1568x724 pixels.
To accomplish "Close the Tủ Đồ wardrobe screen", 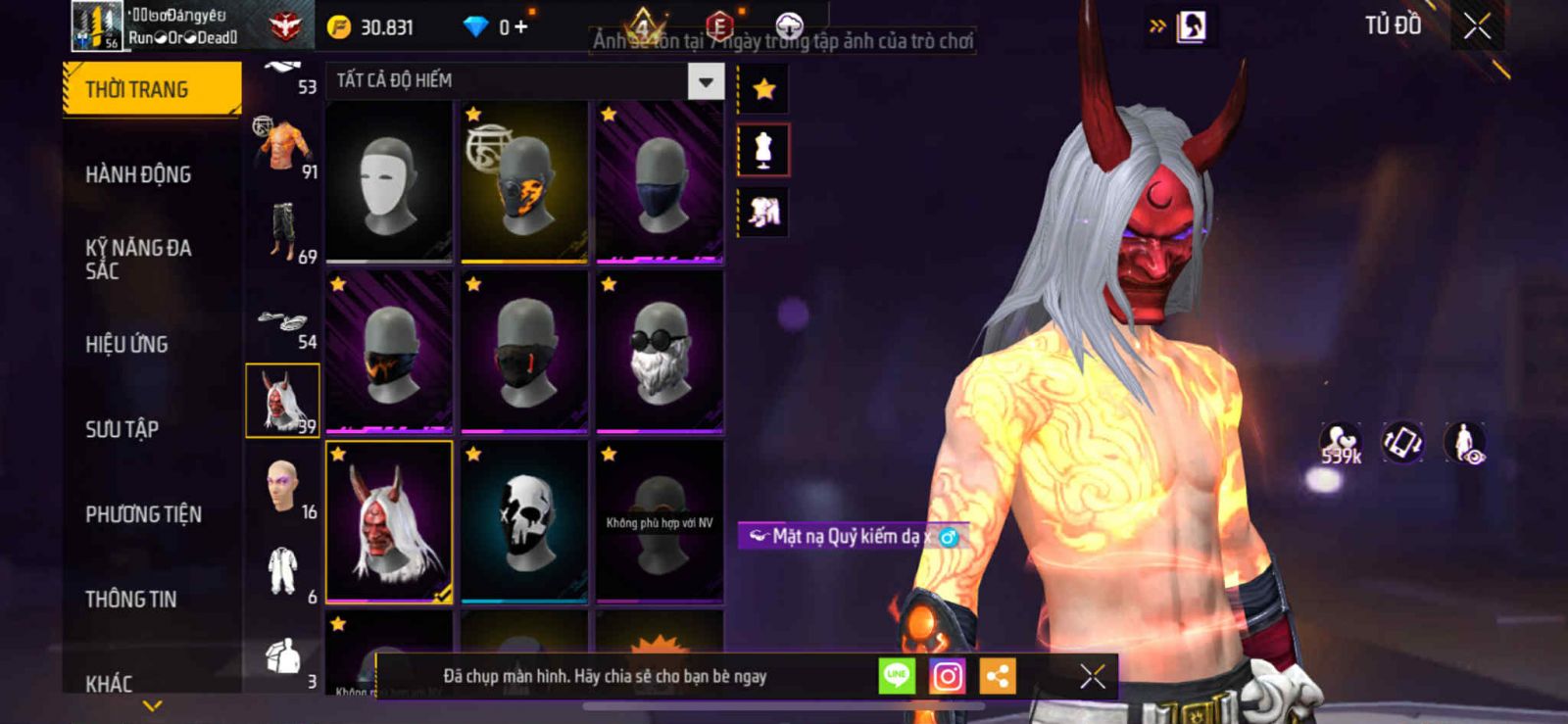I will pos(1477,26).
